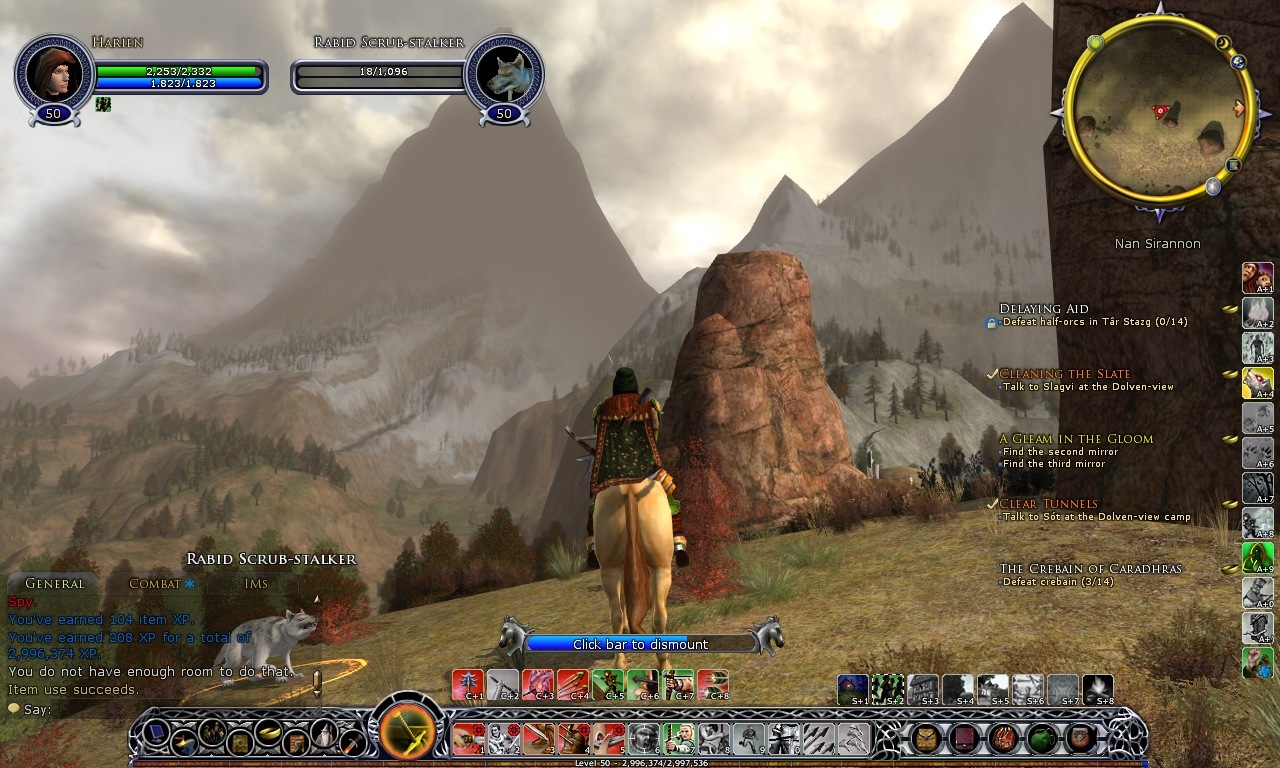1280x768 pixels.
Task: Select the Clear Tunnels quest tracker entry
Action: 1048,504
